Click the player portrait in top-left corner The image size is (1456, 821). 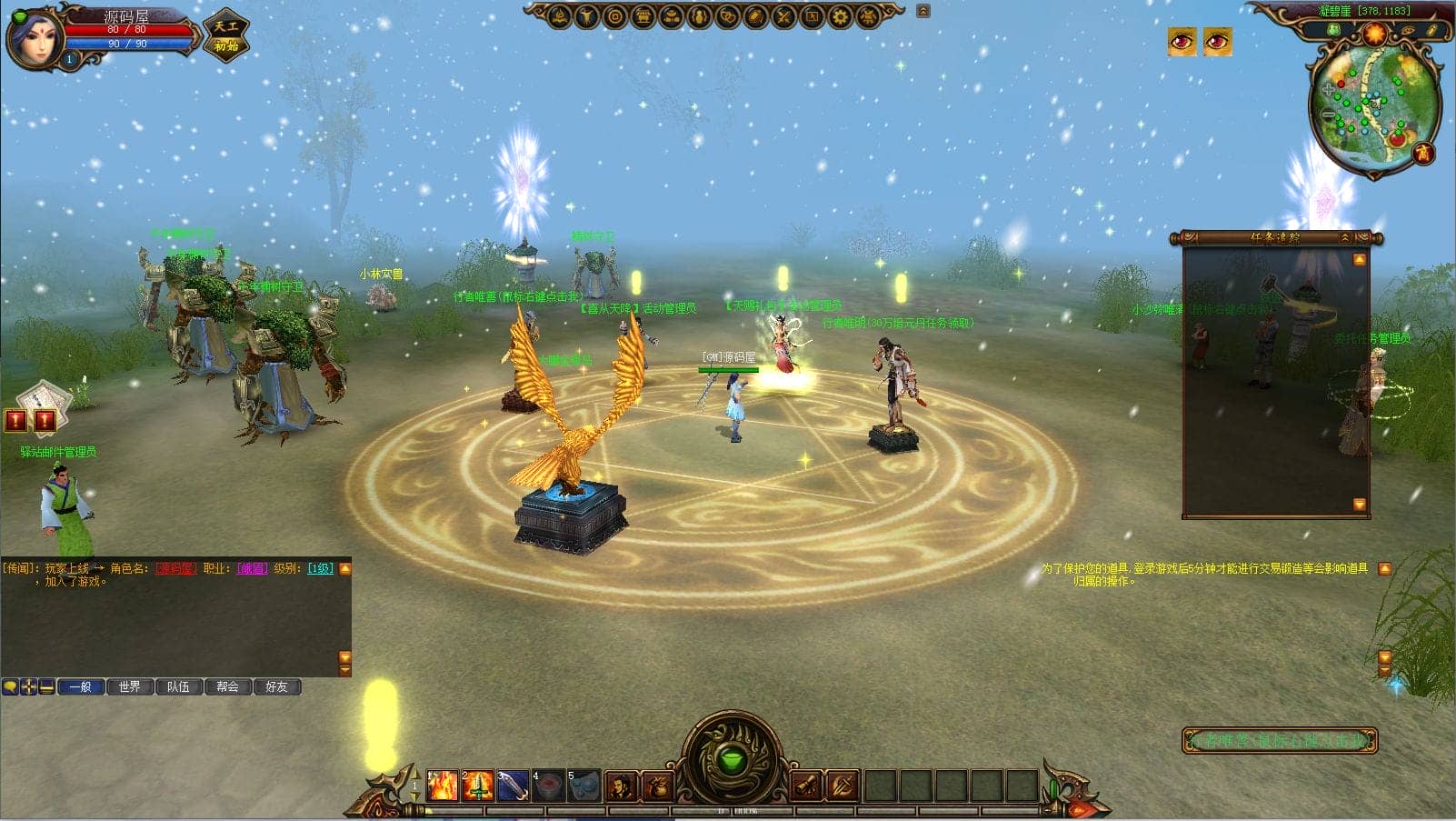(x=35, y=36)
